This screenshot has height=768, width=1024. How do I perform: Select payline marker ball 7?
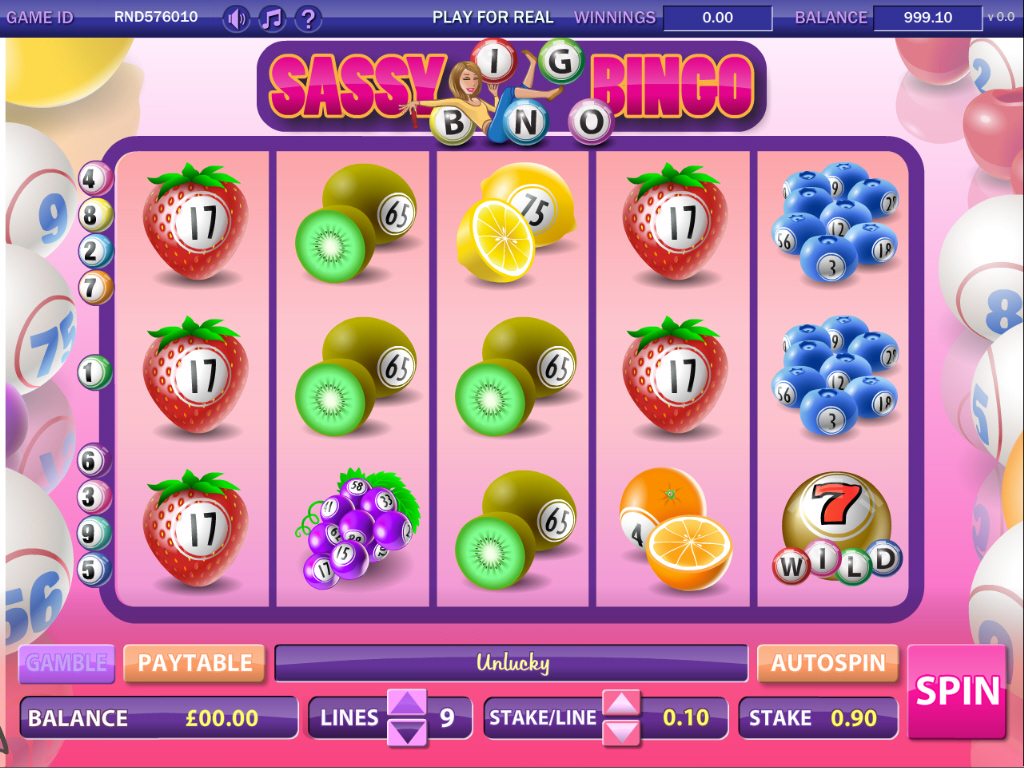click(95, 288)
